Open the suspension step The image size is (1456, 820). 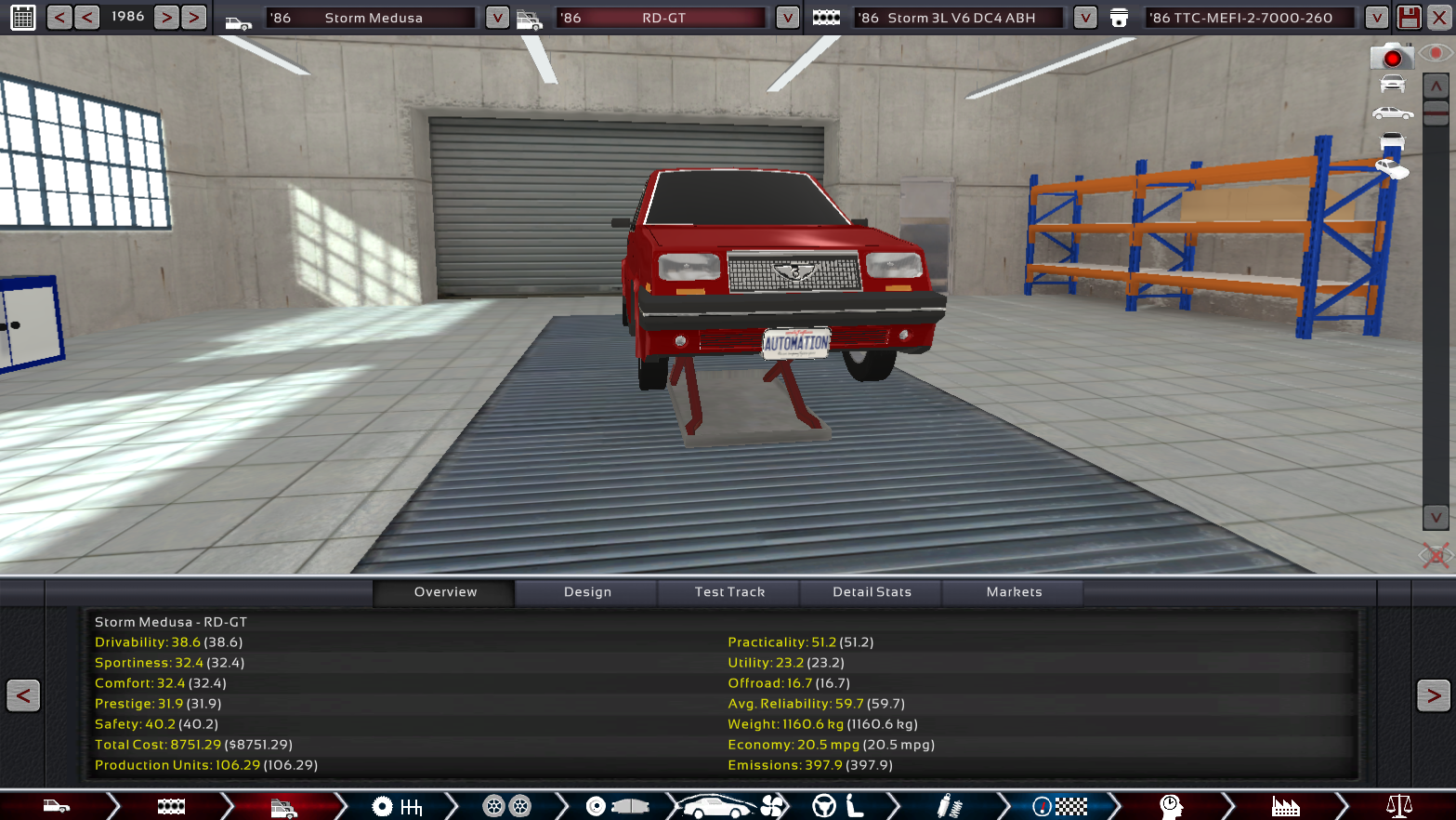(x=948, y=806)
